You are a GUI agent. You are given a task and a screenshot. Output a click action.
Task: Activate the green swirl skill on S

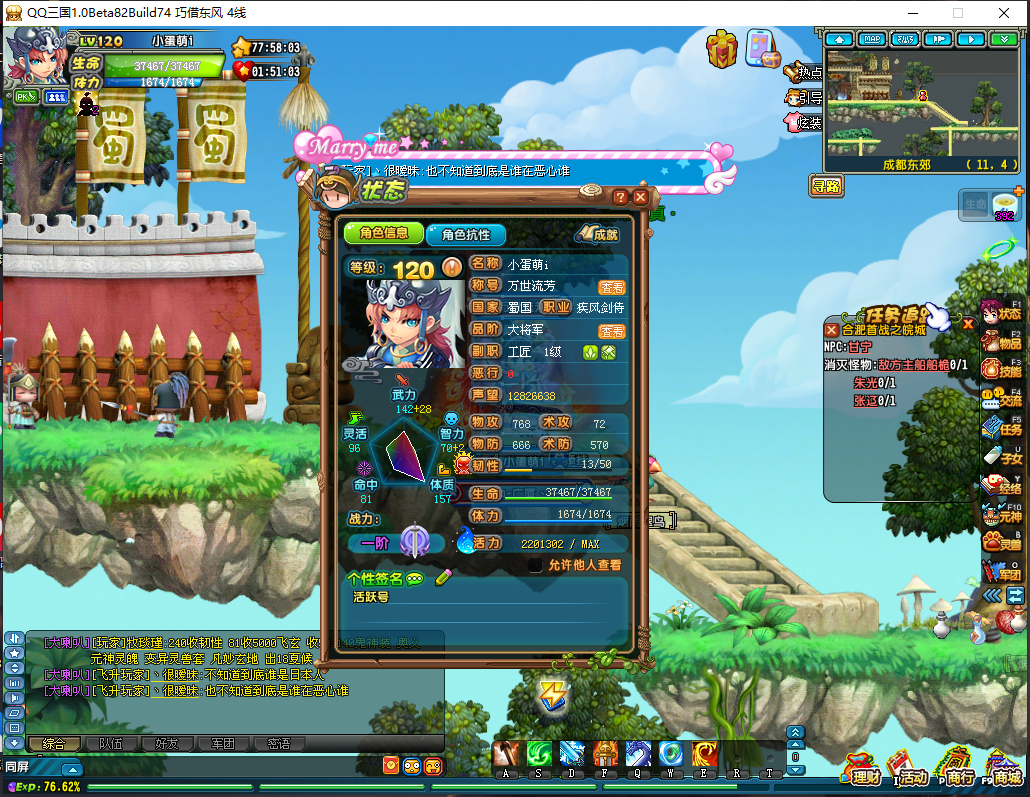540,755
